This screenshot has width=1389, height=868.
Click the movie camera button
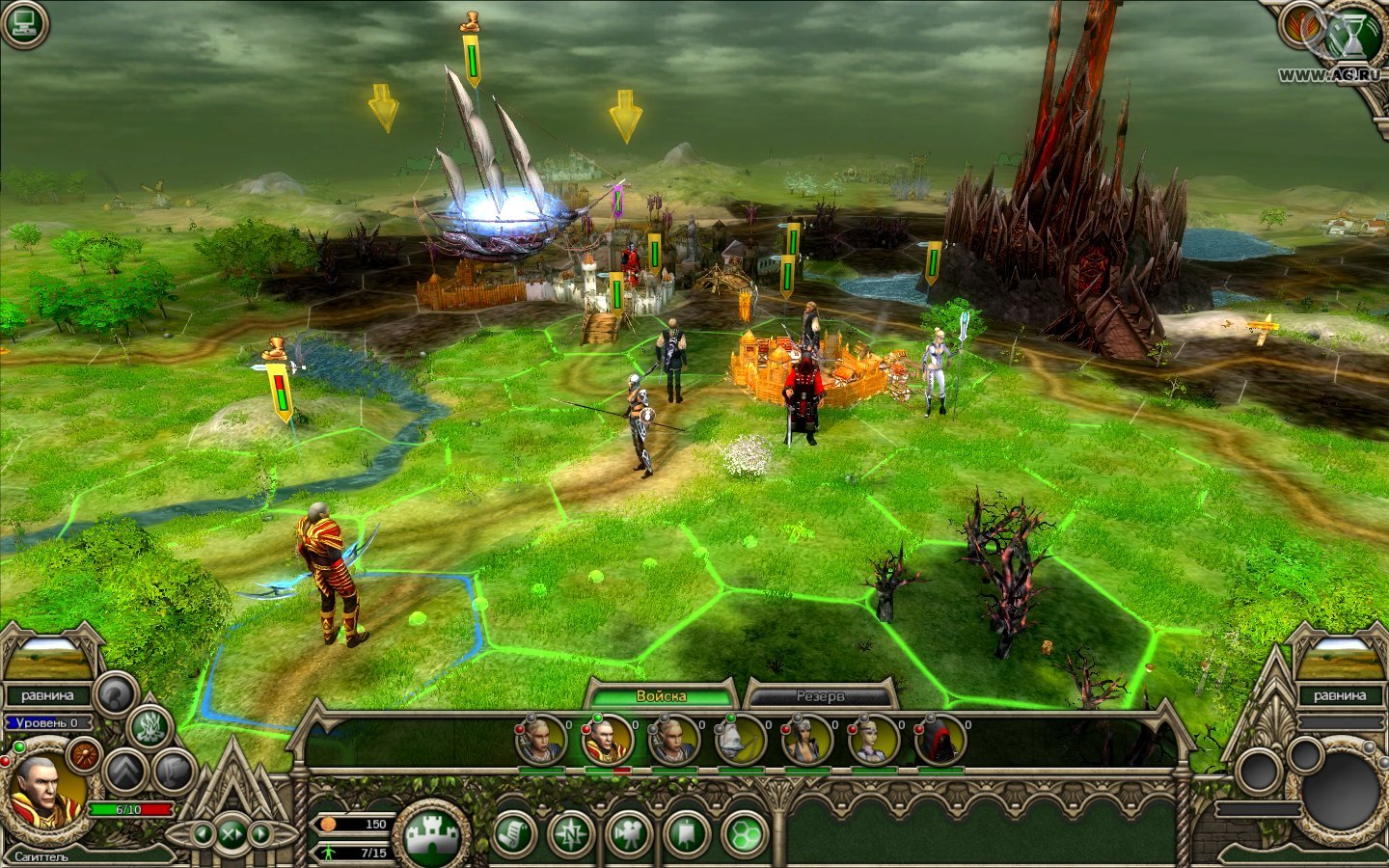point(629,834)
